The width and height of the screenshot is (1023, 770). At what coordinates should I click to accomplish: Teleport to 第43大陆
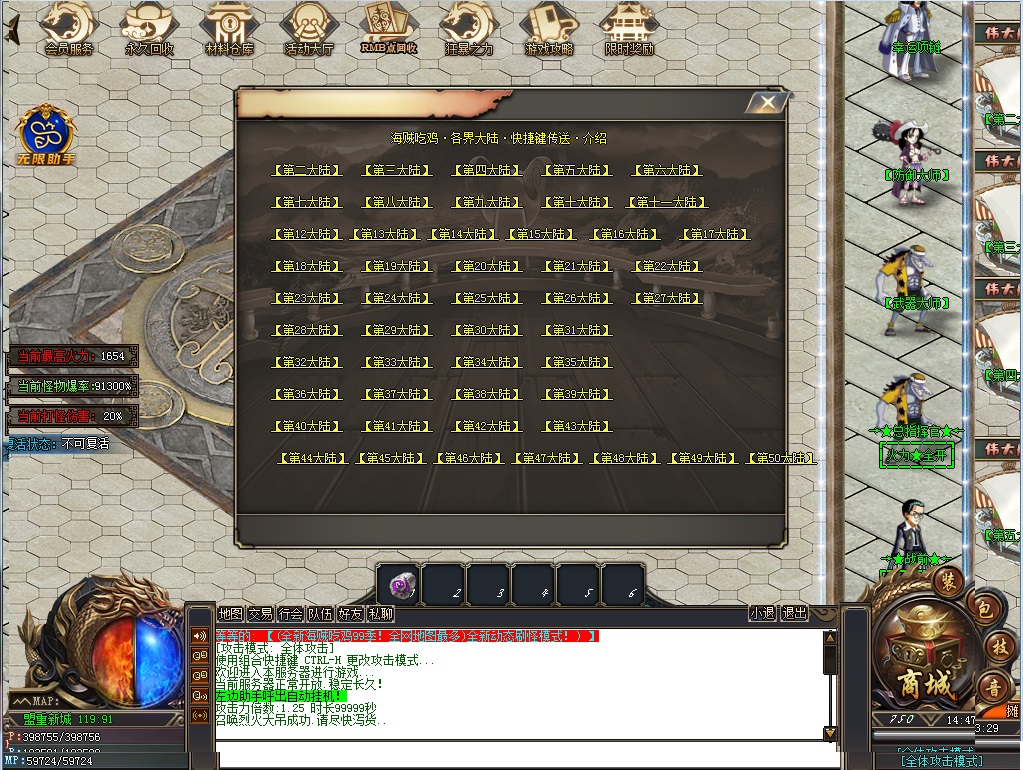click(577, 427)
